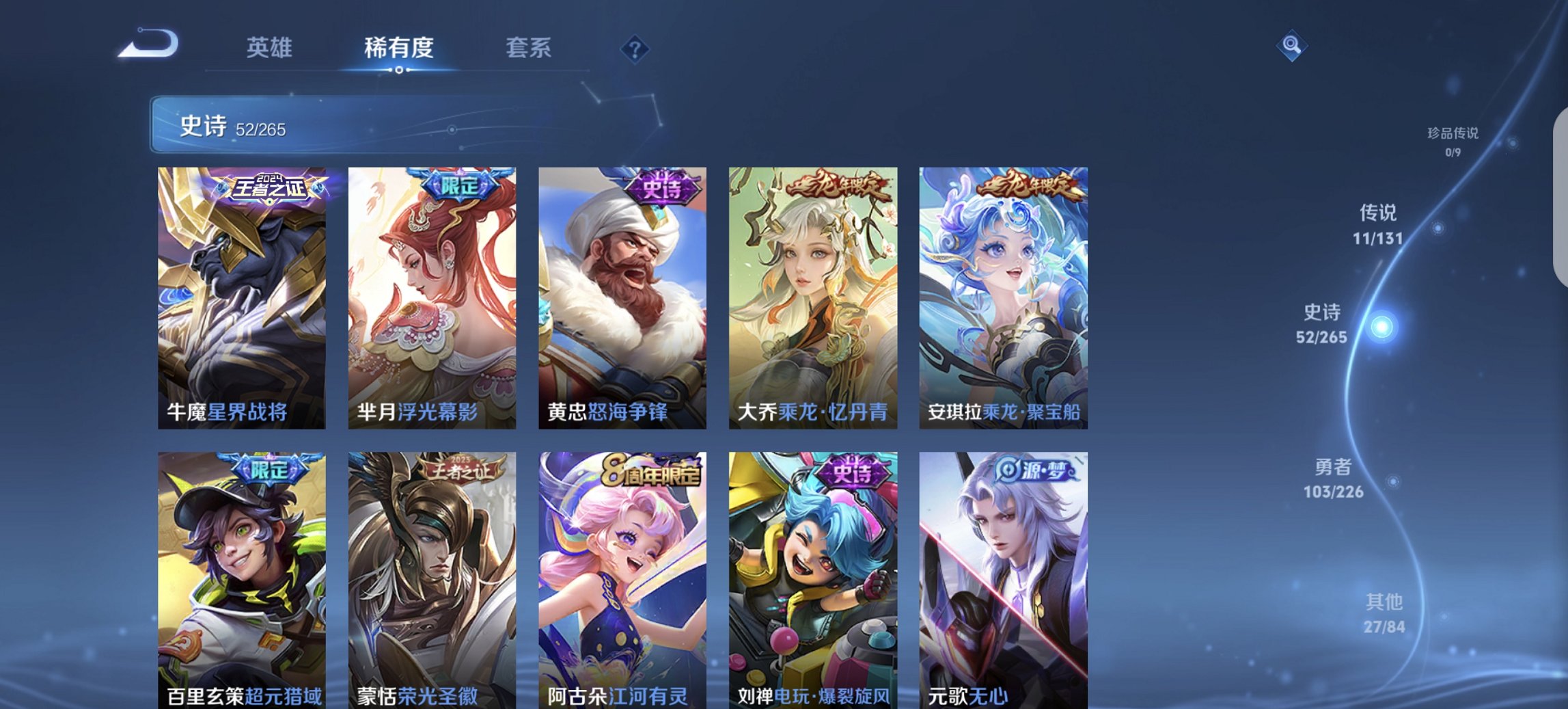Open the help question mark icon
Viewport: 1568px width, 709px height.
click(x=635, y=49)
